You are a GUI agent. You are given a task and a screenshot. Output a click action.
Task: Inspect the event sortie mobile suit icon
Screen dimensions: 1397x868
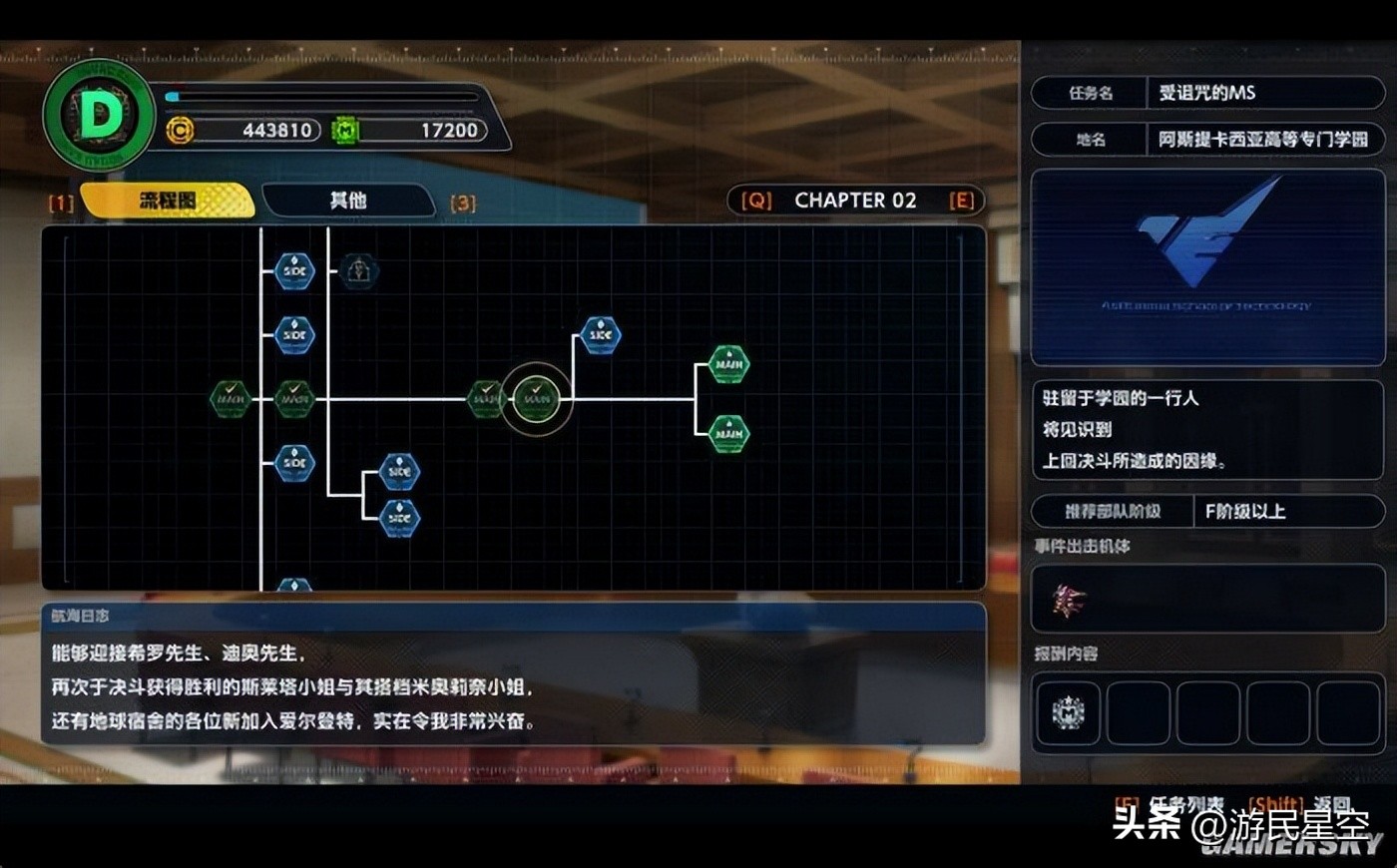(1068, 600)
